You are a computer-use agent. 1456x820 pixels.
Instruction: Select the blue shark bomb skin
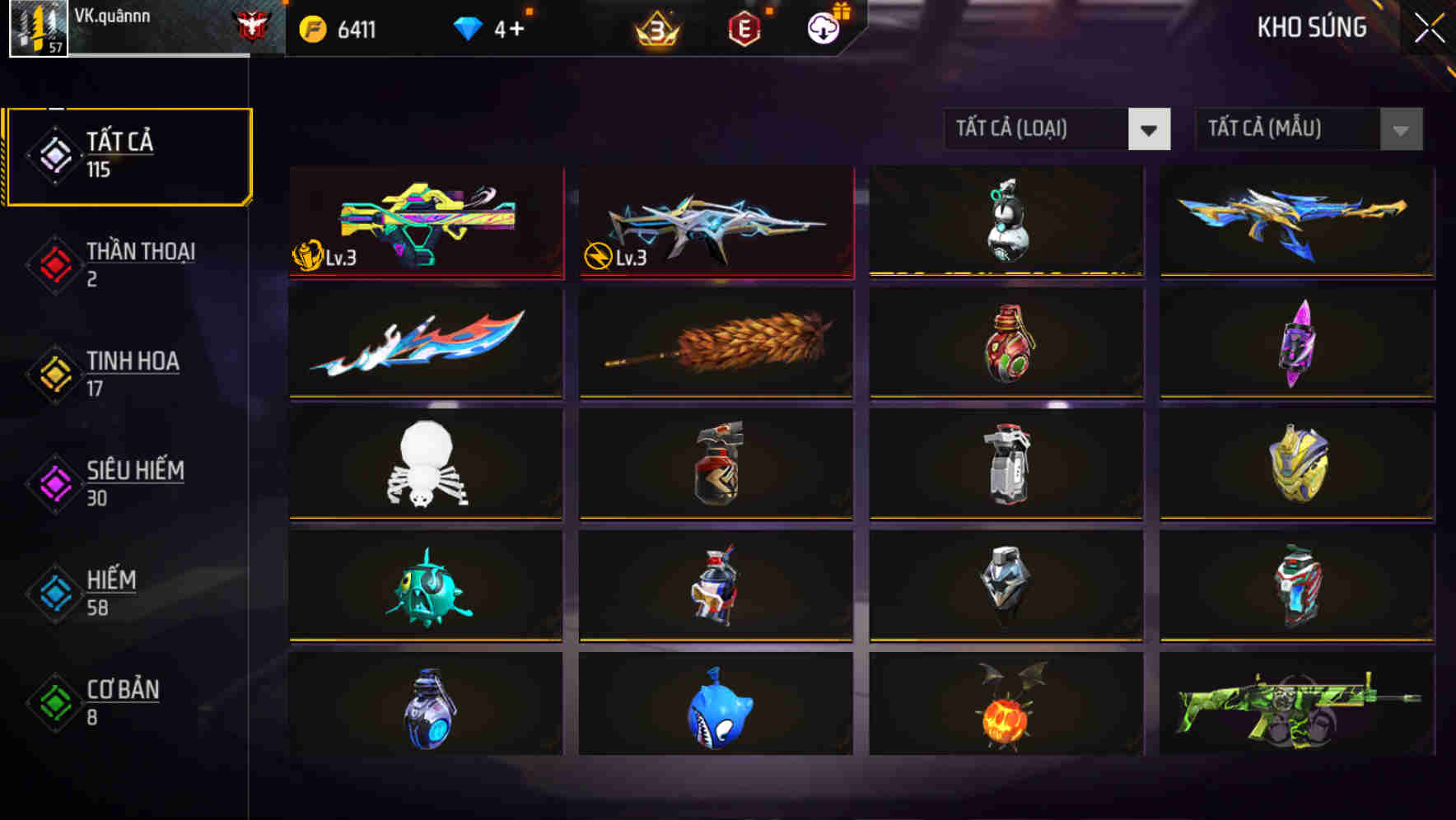point(716,709)
